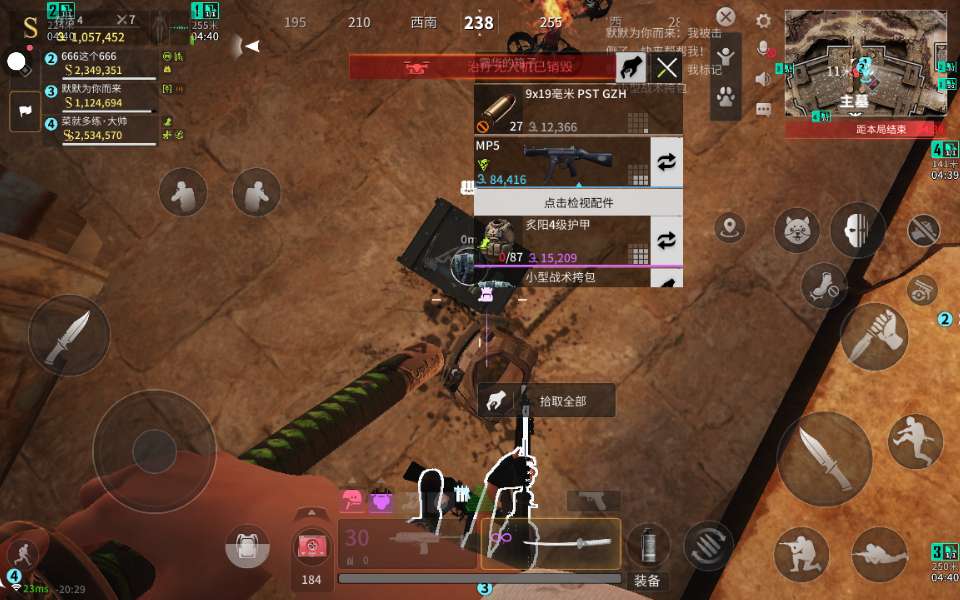Image resolution: width=960 pixels, height=600 pixels.
Task: Swap to the MP5 with its exchange button
Action: (x=666, y=162)
